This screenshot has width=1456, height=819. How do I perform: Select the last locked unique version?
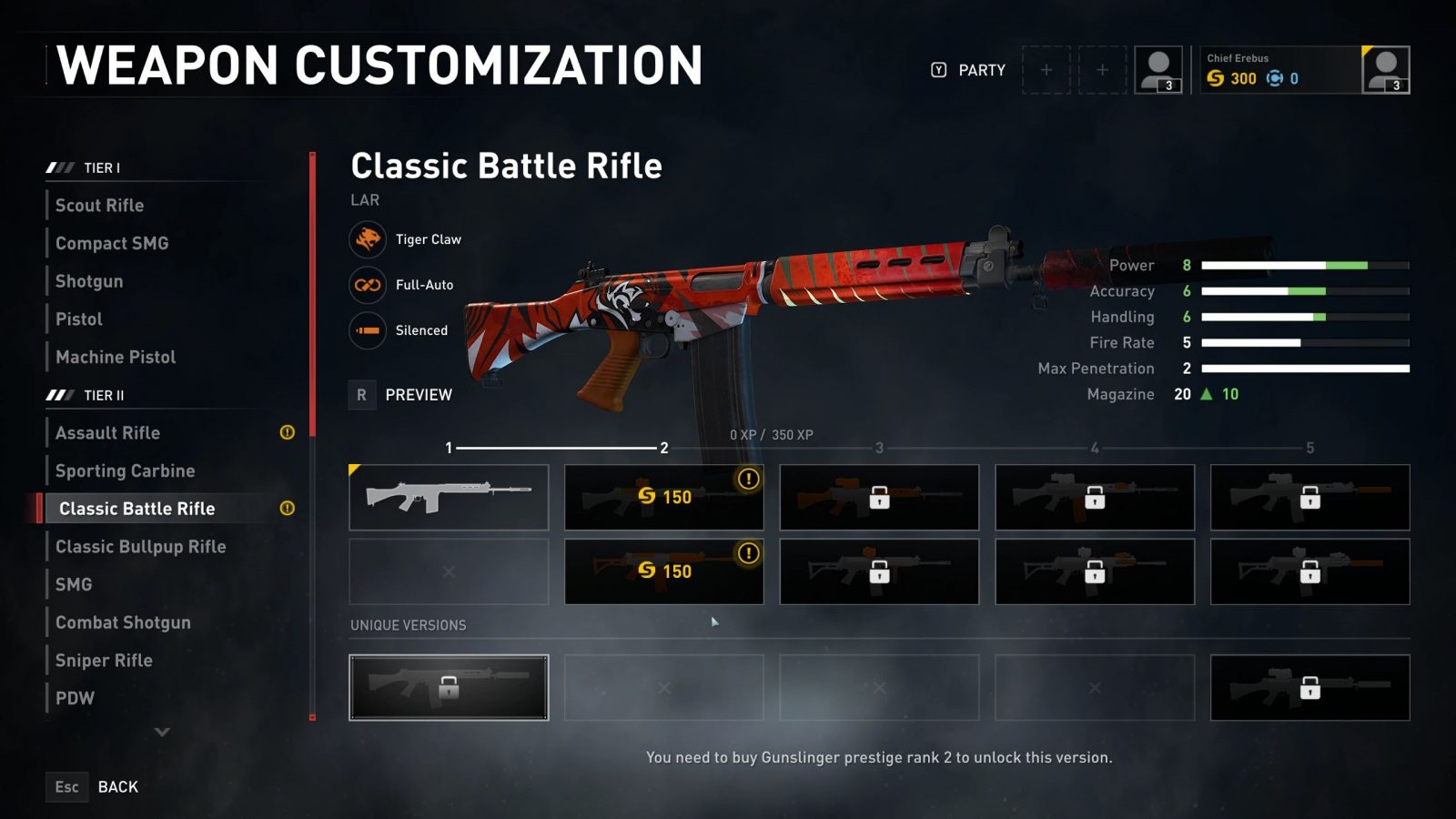coord(1309,688)
